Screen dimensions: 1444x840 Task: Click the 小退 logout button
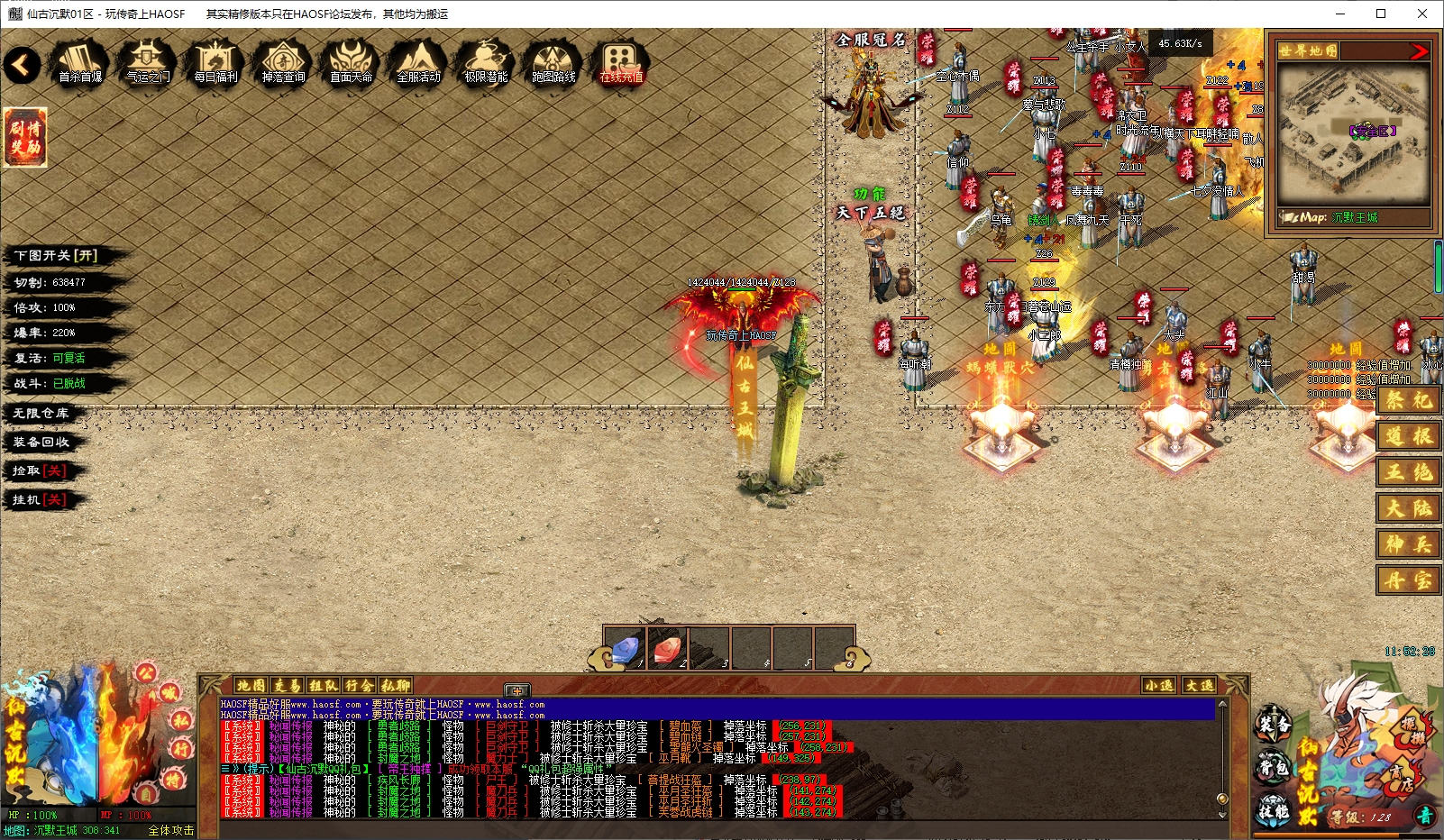tap(1158, 686)
